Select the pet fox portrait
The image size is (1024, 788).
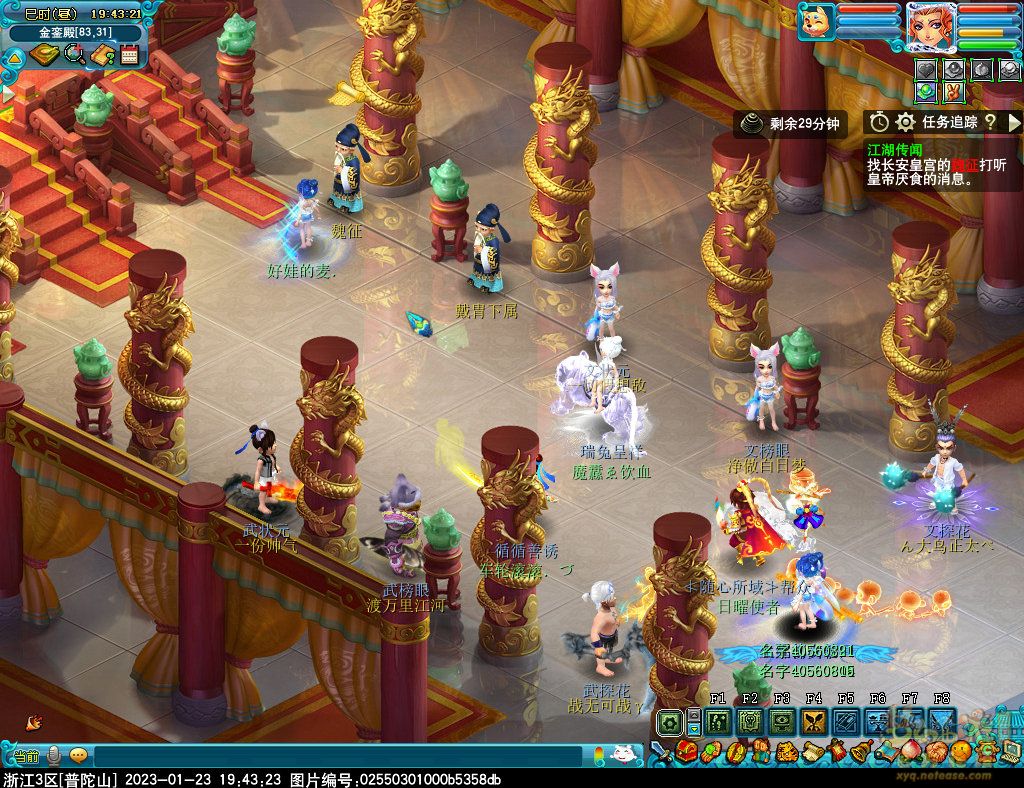click(816, 20)
